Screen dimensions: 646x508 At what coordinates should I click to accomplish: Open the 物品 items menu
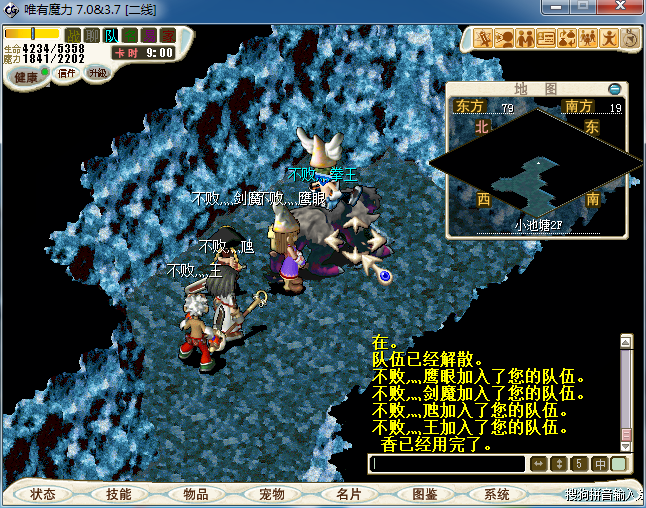tap(196, 494)
